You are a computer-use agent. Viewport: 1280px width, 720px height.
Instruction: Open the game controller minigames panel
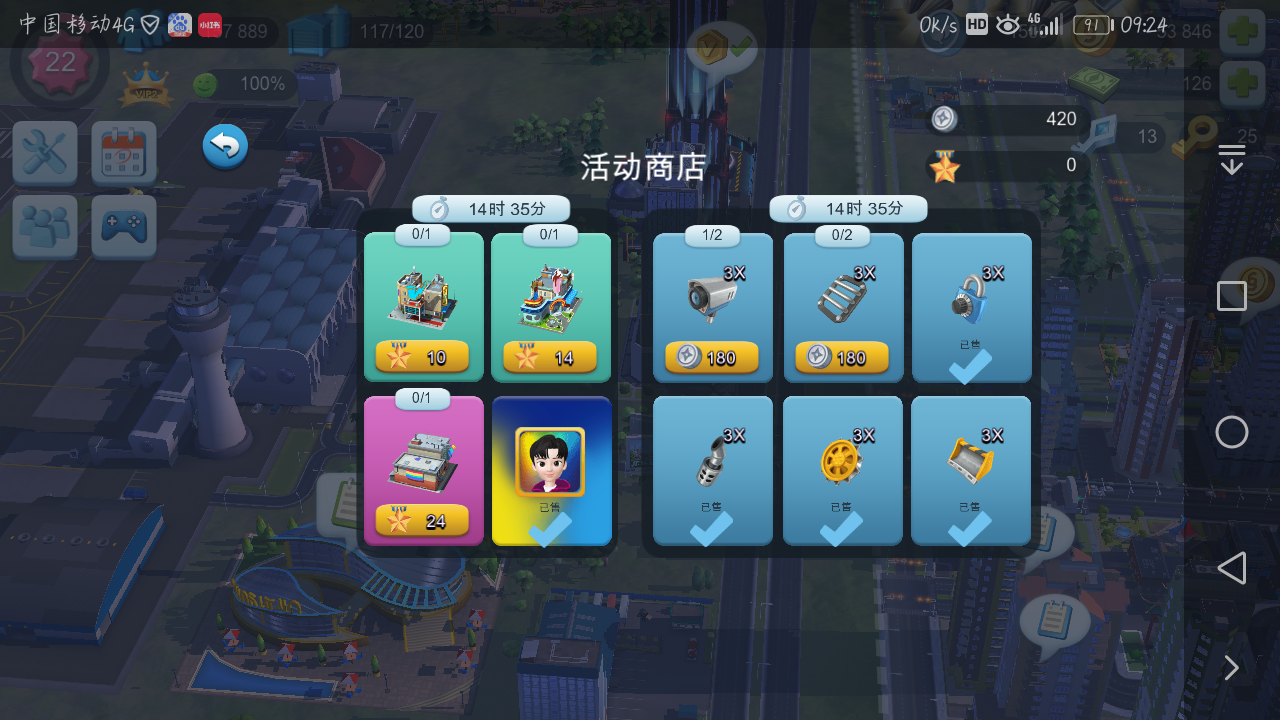point(123,227)
